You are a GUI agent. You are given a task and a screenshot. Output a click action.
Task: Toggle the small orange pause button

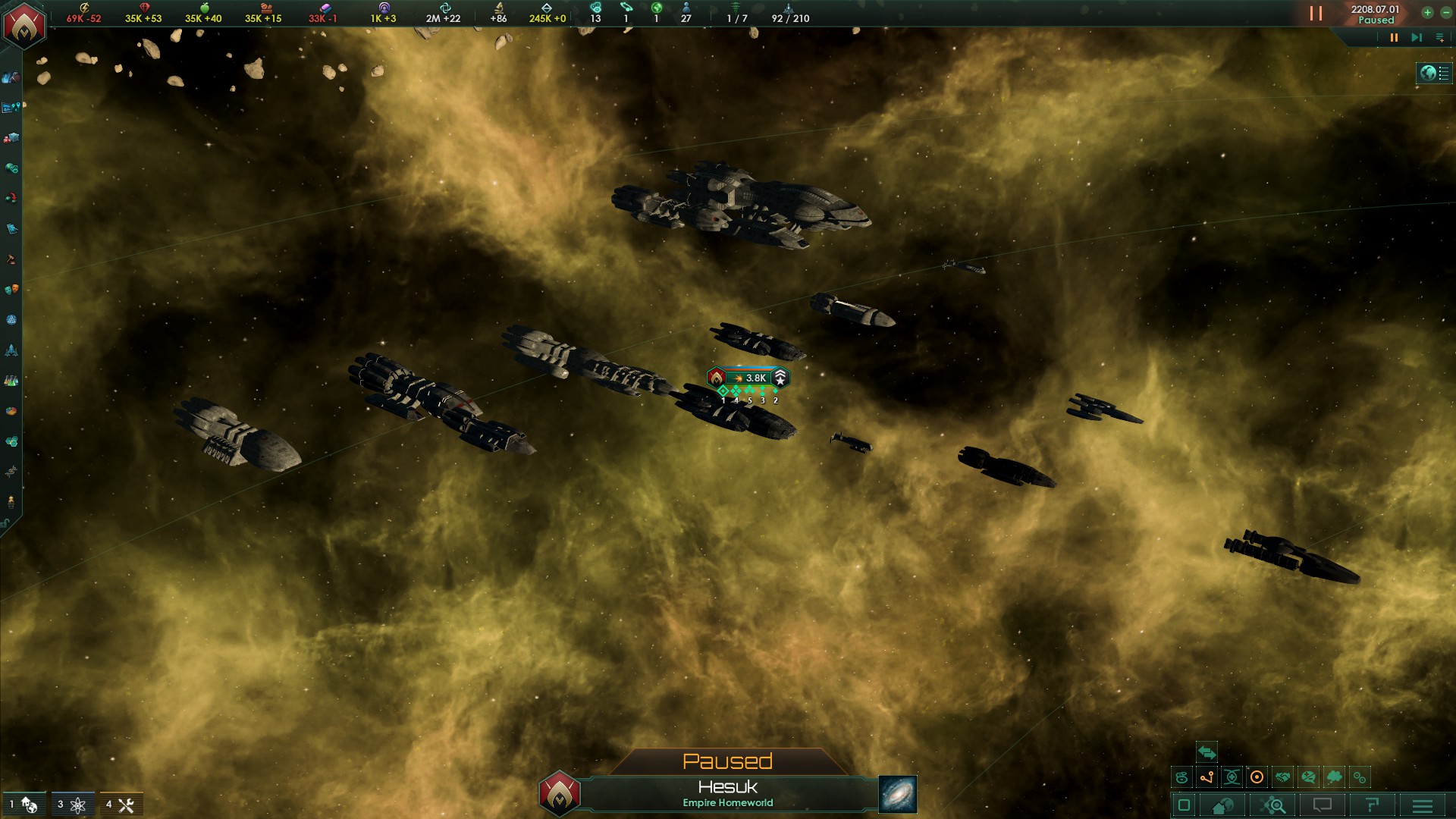[1393, 37]
